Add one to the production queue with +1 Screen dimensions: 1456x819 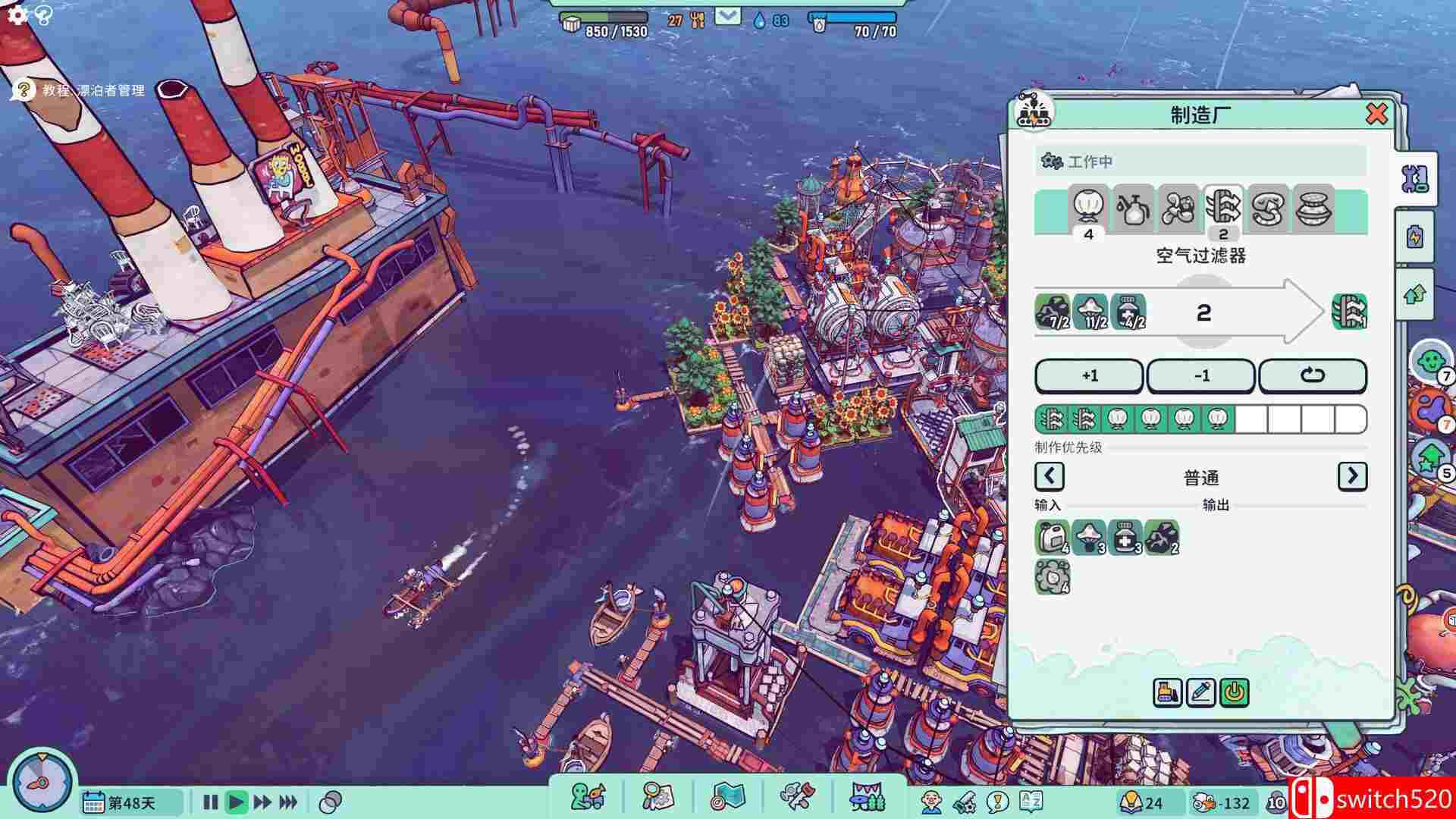1089,376
